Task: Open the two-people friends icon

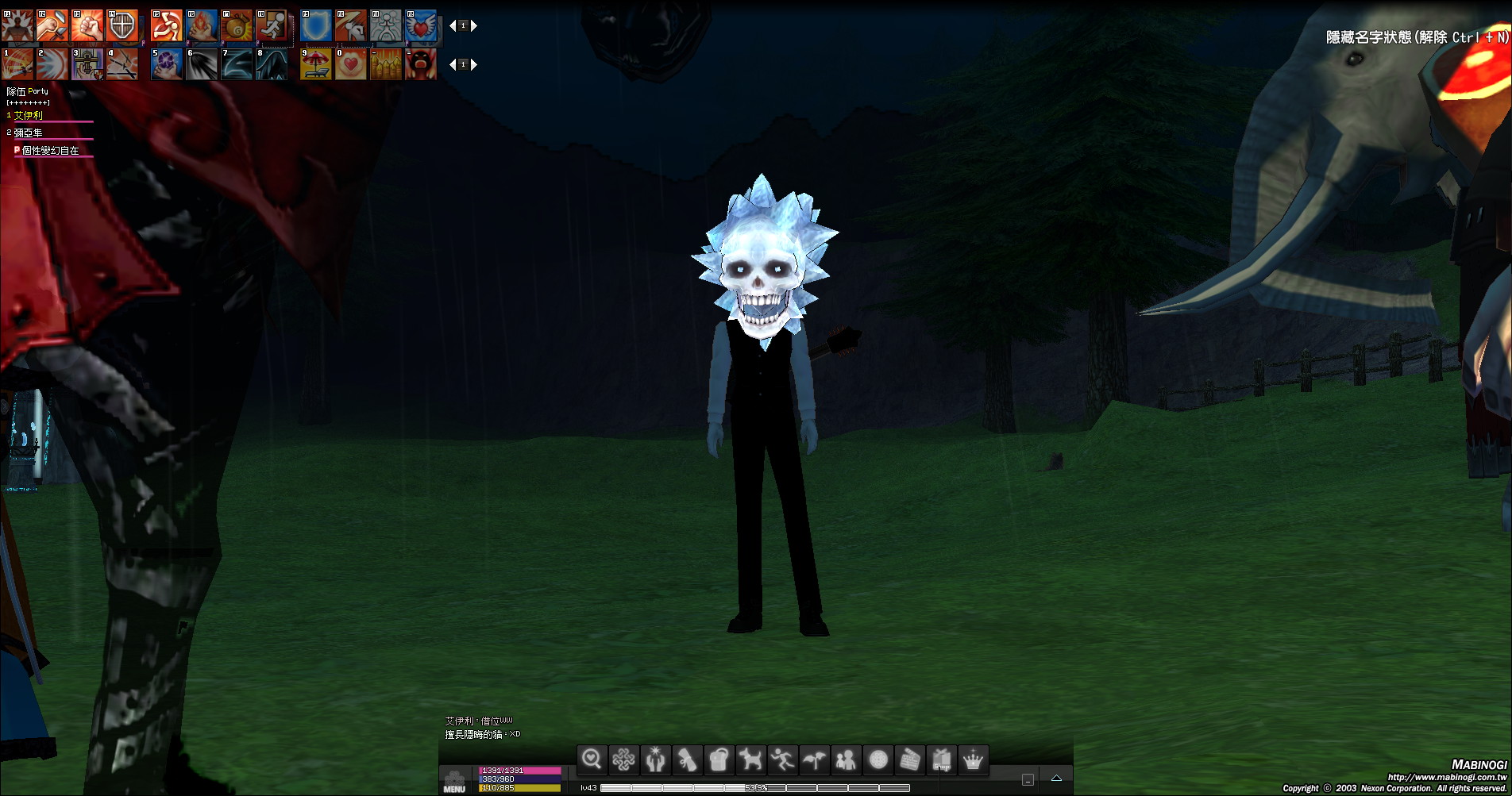Action: click(x=846, y=760)
